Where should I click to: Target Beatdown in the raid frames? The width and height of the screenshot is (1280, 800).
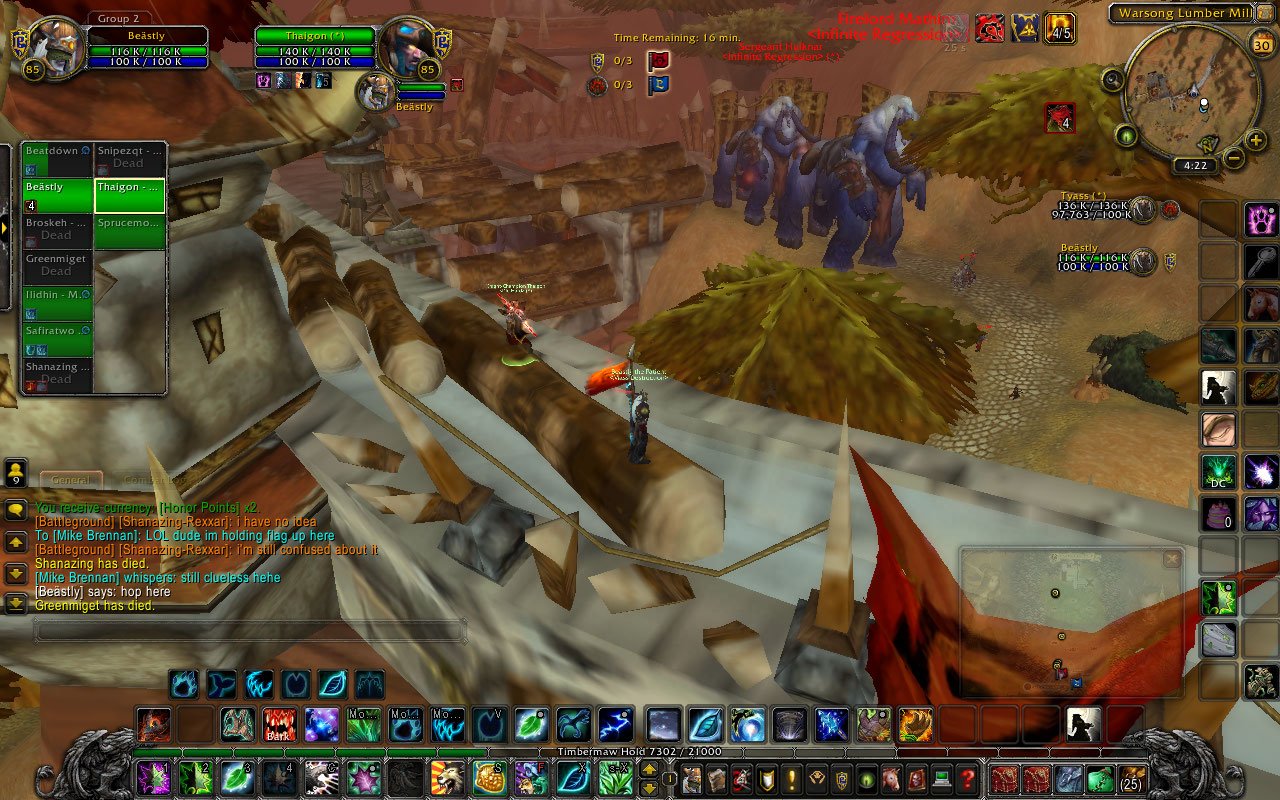pyautogui.click(x=57, y=159)
